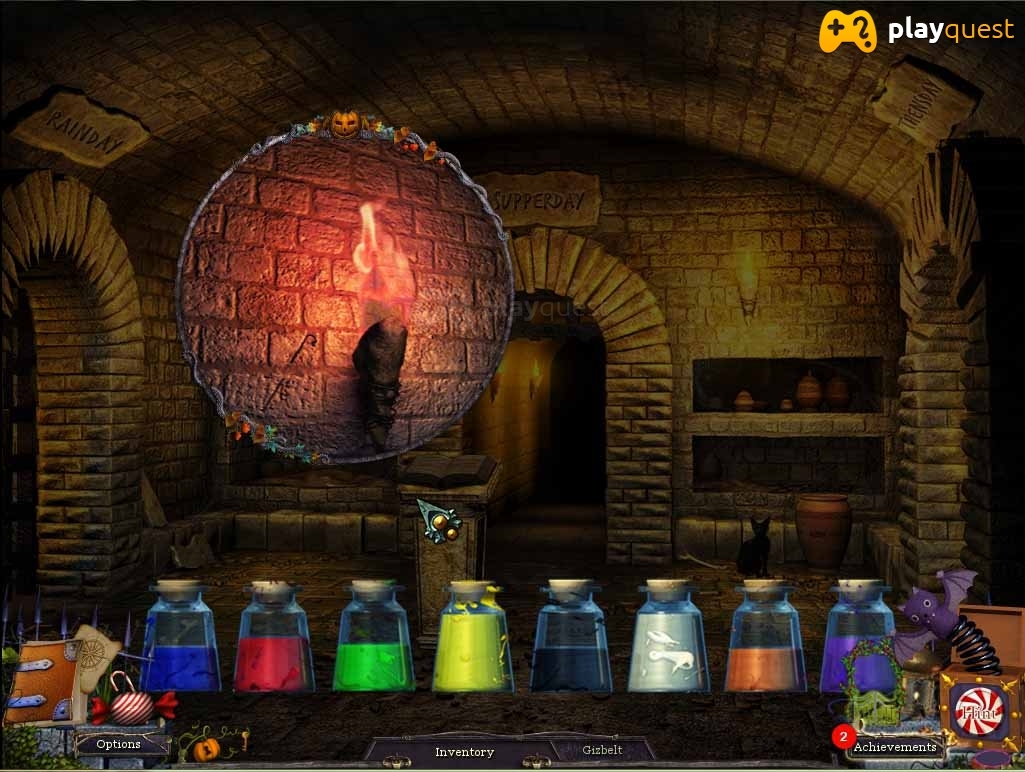1025x772 pixels.
Task: Open the Inventory panel
Action: [x=464, y=751]
